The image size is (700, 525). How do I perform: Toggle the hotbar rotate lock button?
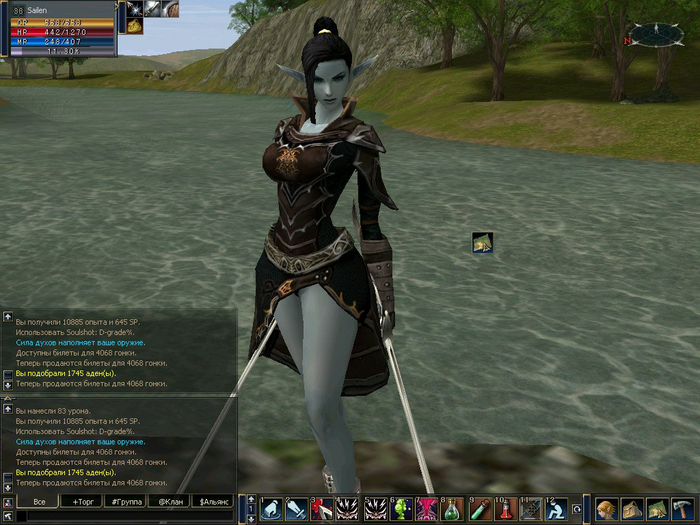[577, 510]
